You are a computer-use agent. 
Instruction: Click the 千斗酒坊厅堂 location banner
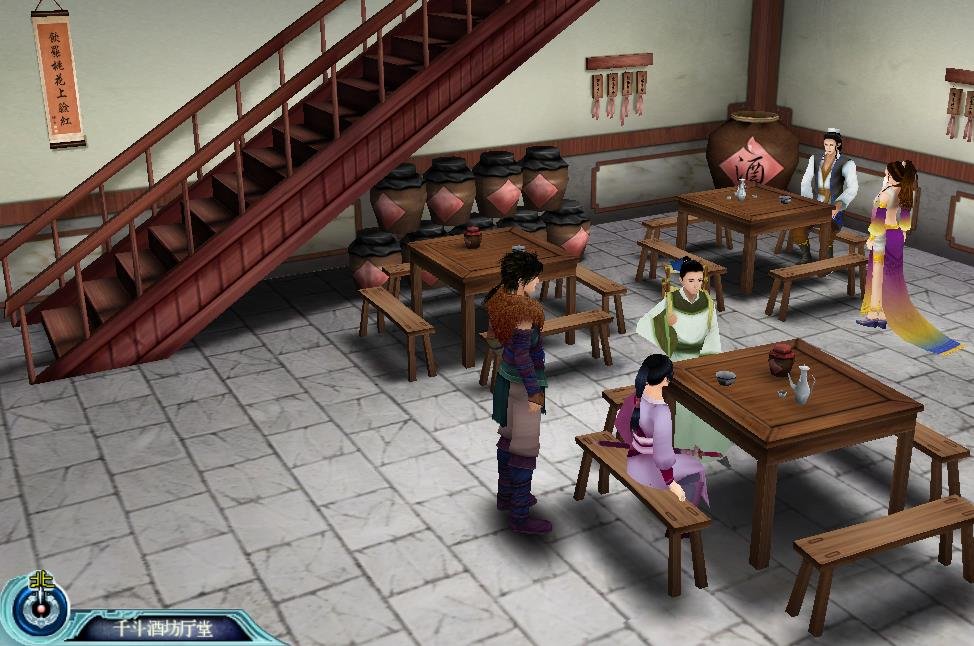point(160,629)
